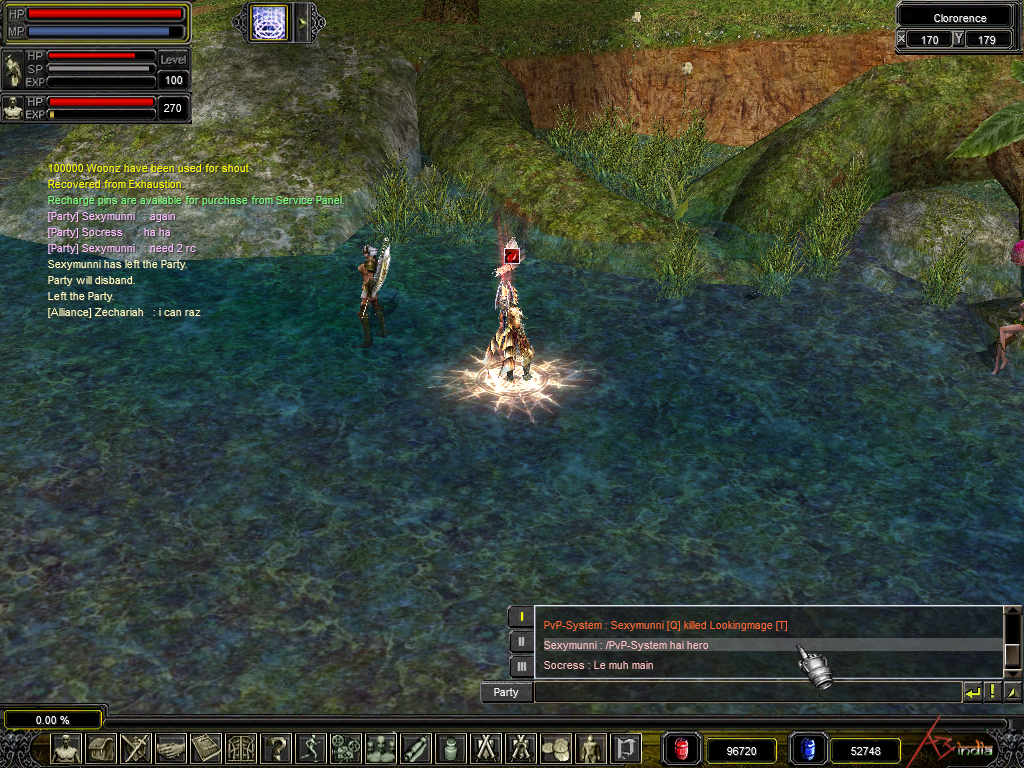Viewport: 1024px width, 768px height.
Task: Click the chat send enter-arrow button
Action: click(x=972, y=692)
